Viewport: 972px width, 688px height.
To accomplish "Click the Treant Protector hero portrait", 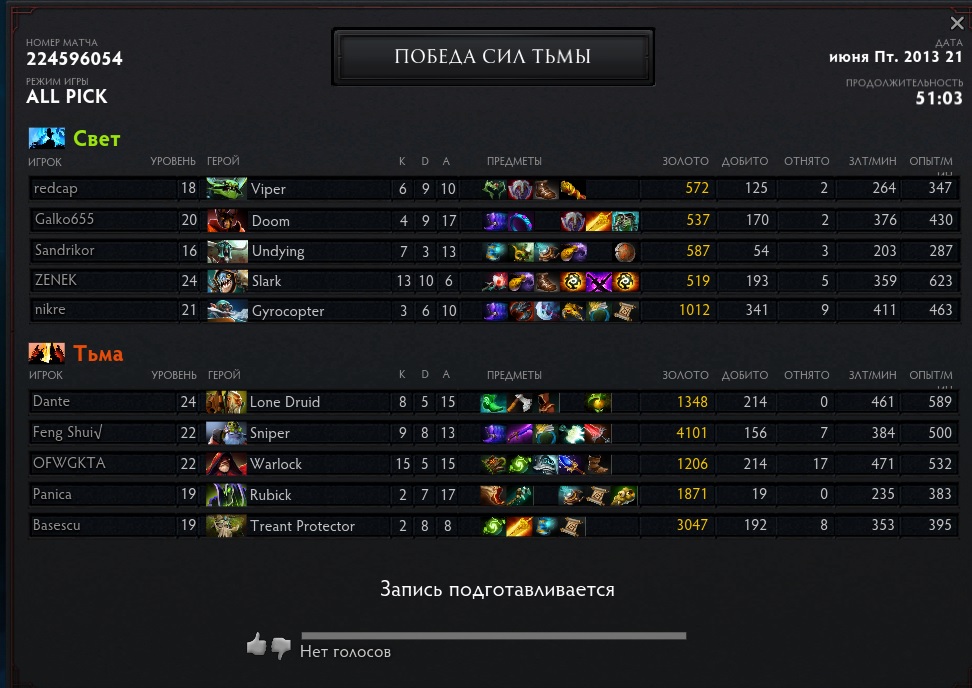I will pyautogui.click(x=226, y=526).
